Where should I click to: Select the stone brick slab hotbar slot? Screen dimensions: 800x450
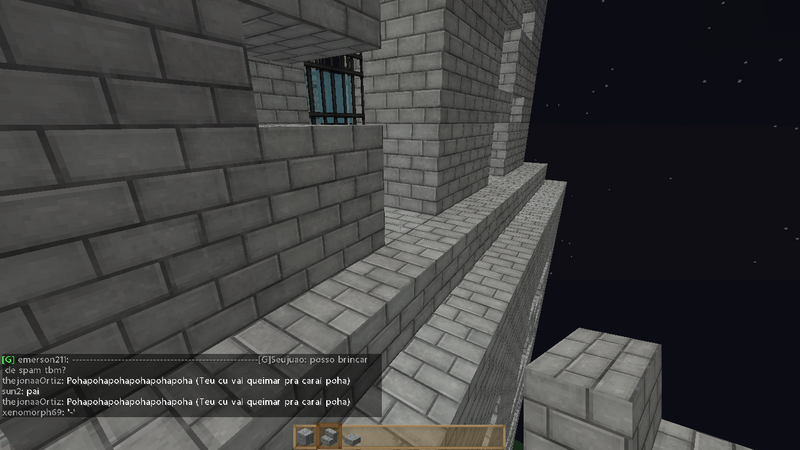351,437
